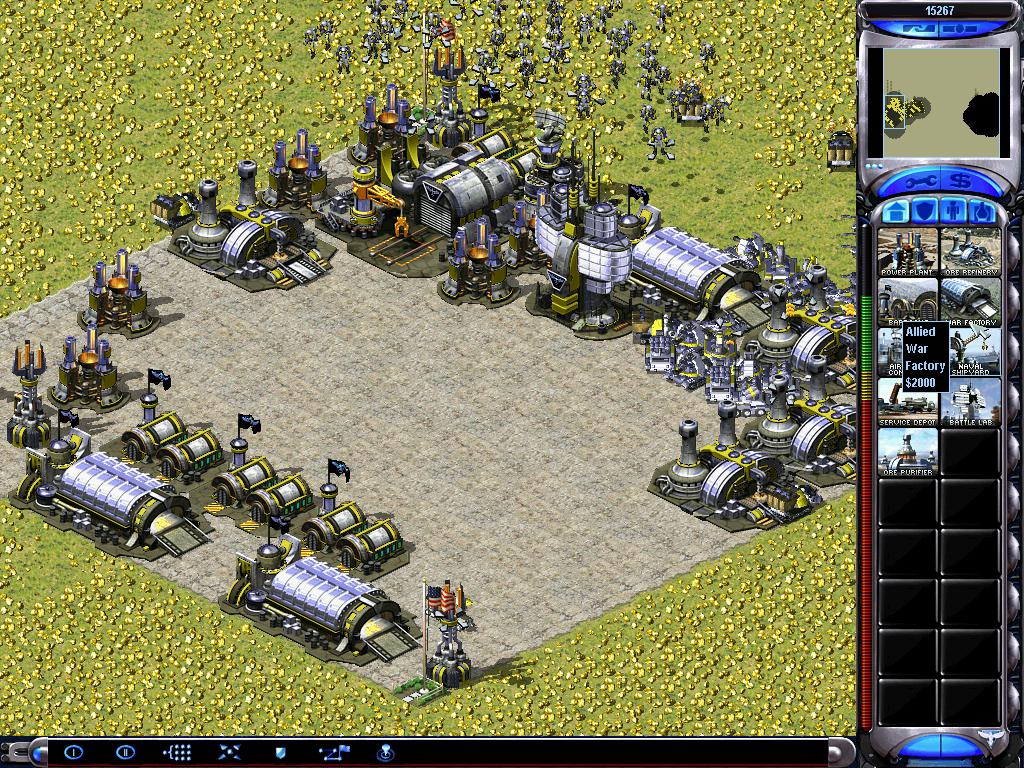Open the vehicles build tab
1024x768 pixels.
pyautogui.click(x=983, y=212)
